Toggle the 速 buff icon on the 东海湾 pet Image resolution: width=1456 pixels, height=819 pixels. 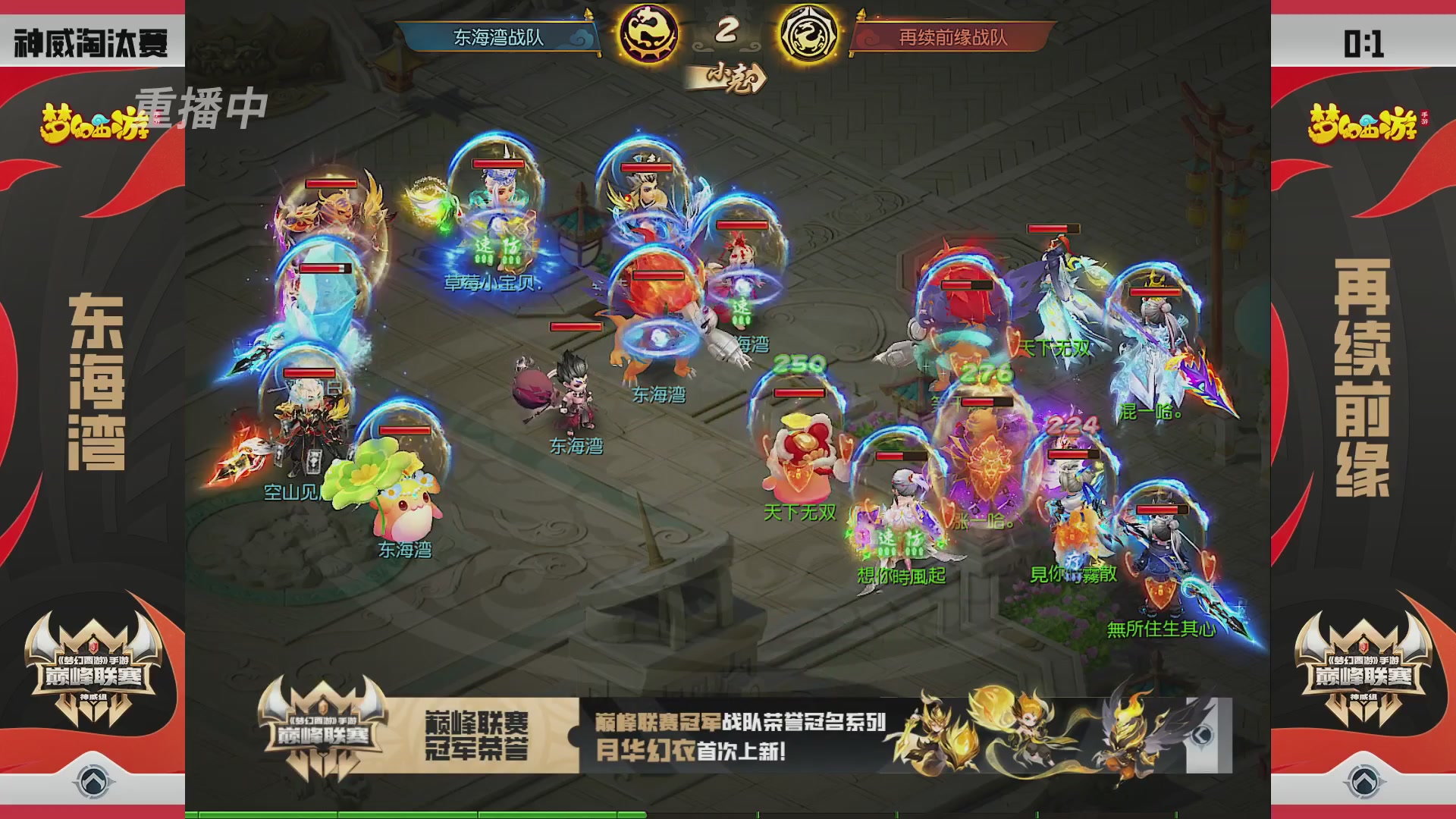(741, 310)
